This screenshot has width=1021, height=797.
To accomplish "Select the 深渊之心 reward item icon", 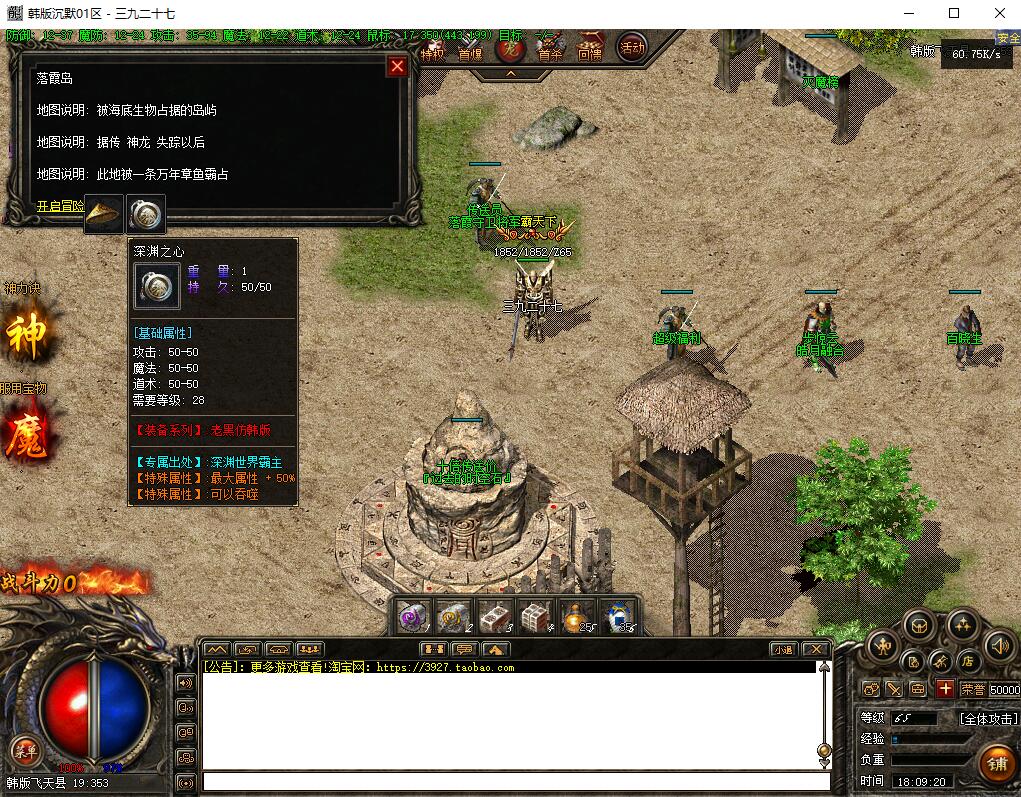I will point(146,213).
